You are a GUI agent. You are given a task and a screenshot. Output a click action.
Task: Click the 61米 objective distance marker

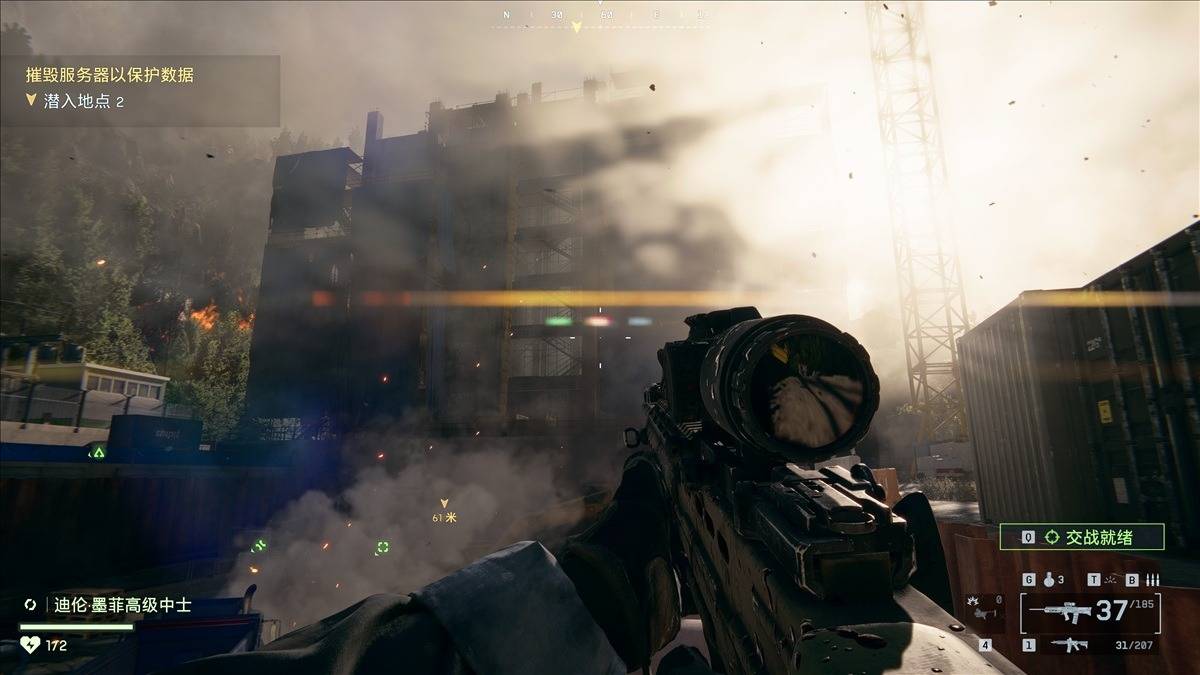(444, 511)
